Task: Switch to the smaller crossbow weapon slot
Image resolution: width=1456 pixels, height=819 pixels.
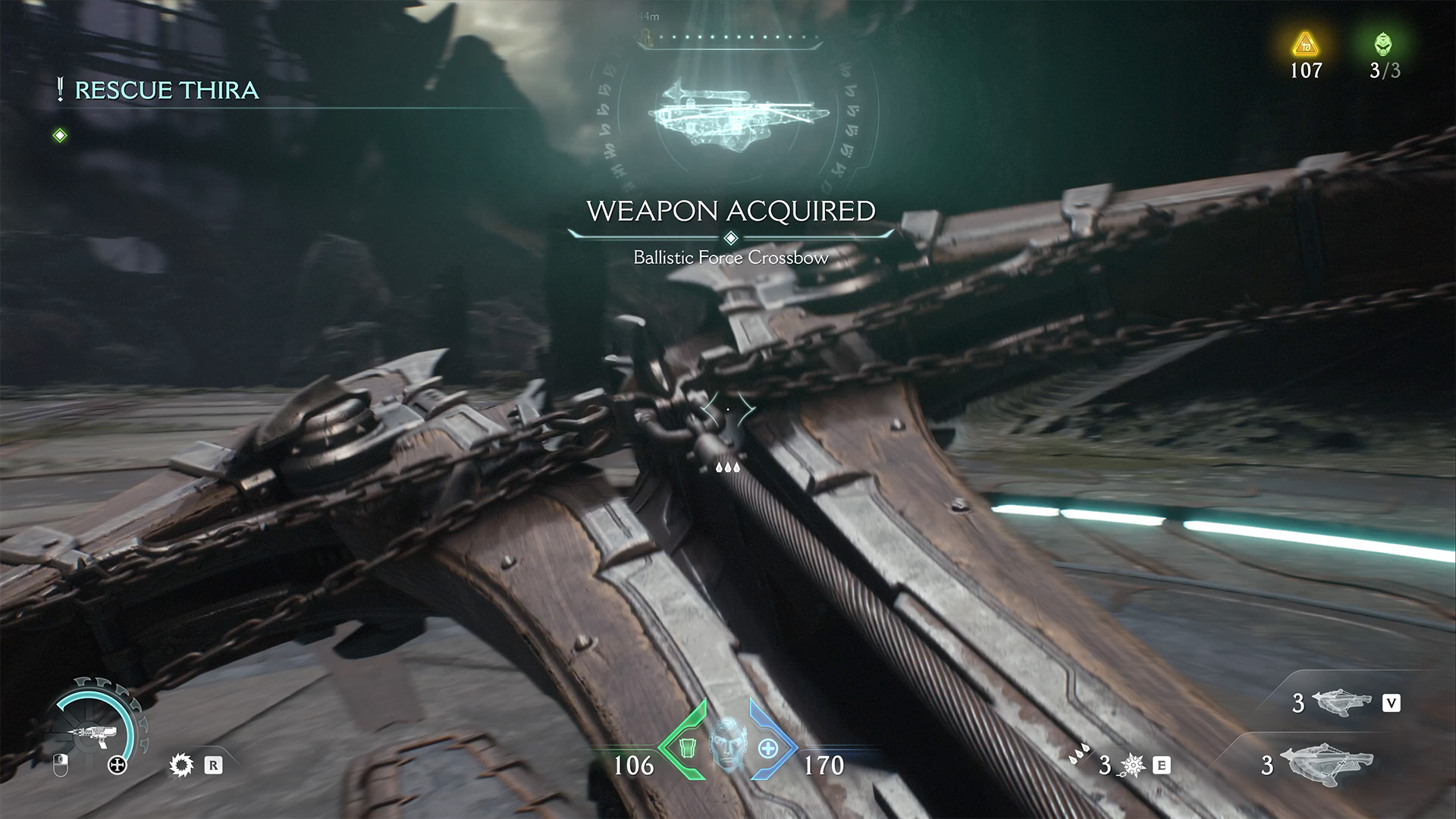Action: click(1343, 702)
